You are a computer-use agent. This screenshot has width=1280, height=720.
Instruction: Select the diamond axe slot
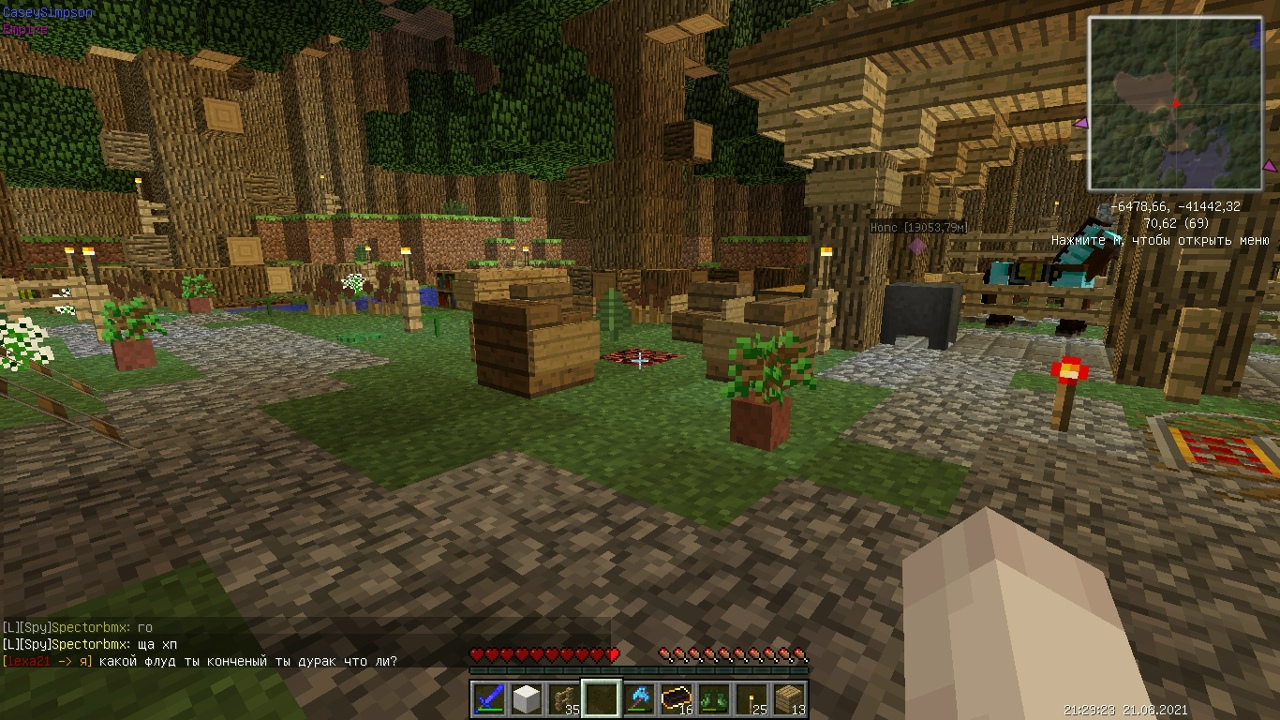tap(639, 698)
